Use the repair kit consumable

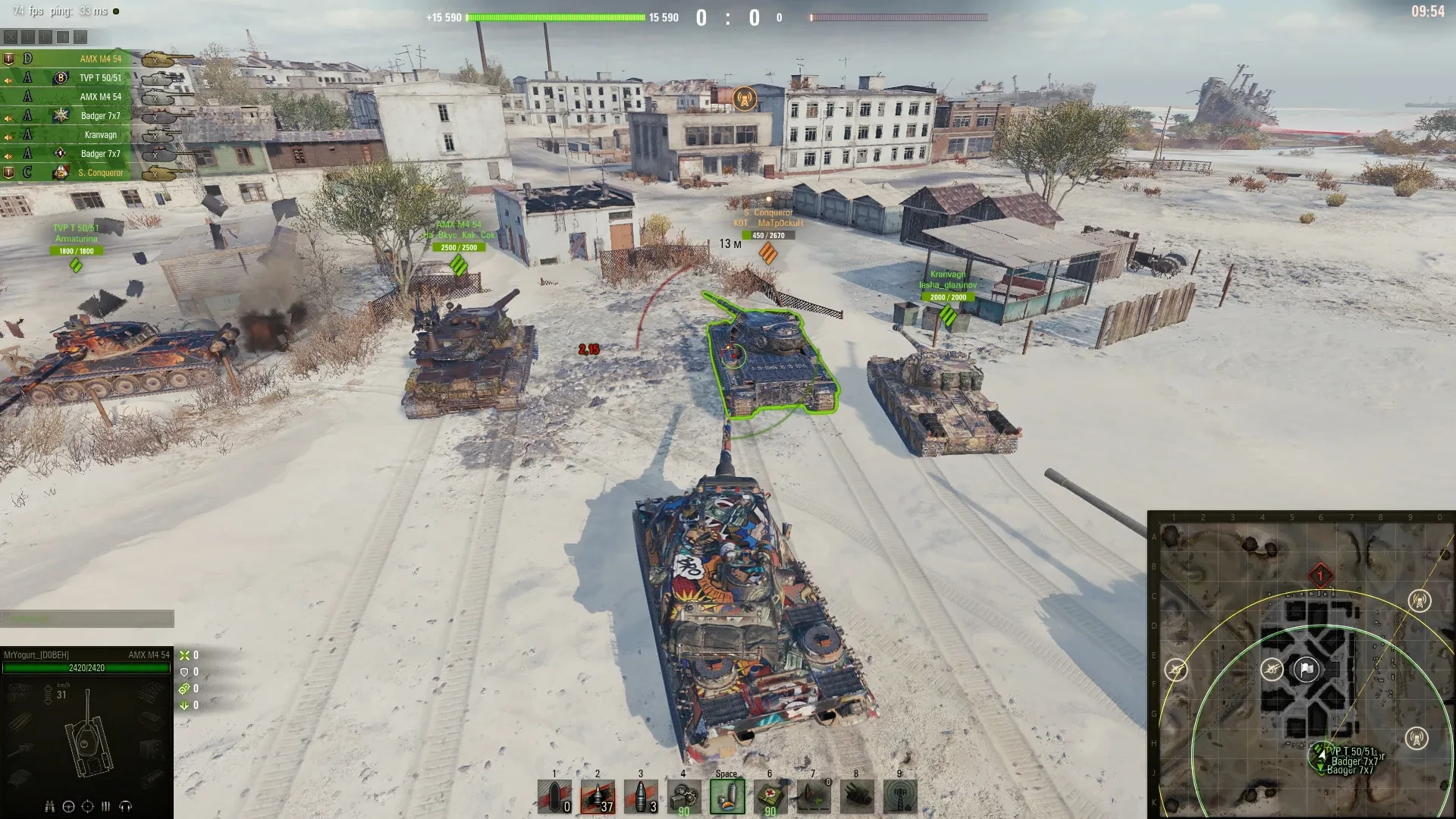(684, 797)
